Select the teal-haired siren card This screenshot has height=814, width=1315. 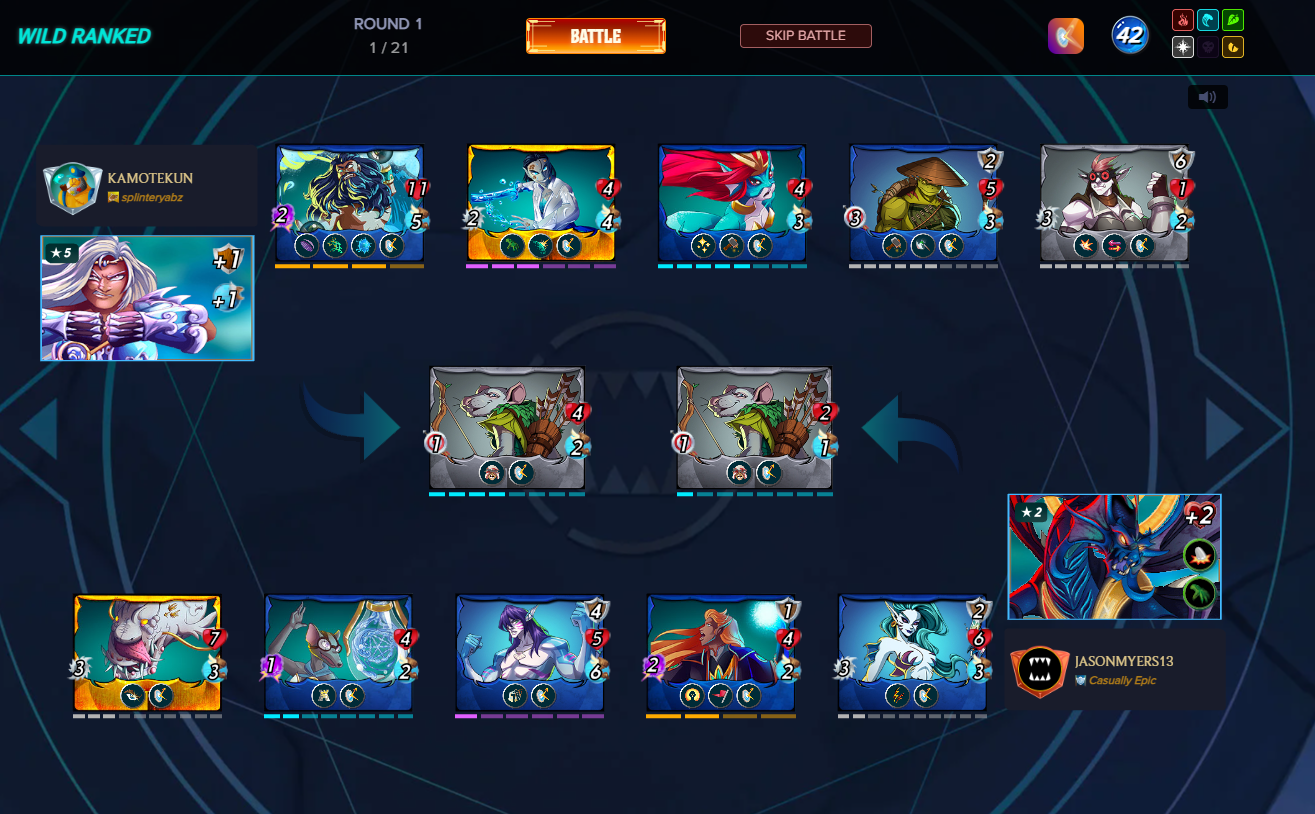[911, 653]
